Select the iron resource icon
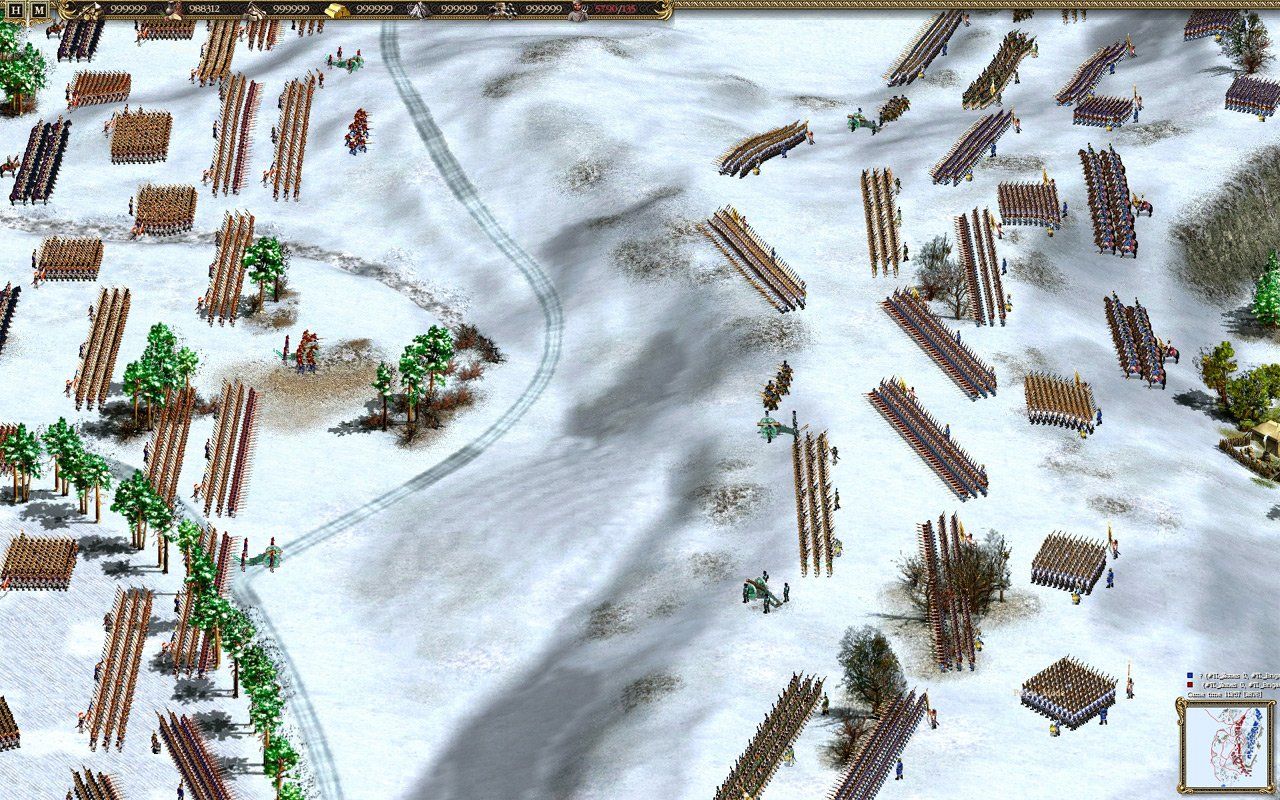The height and width of the screenshot is (800, 1280). click(415, 10)
